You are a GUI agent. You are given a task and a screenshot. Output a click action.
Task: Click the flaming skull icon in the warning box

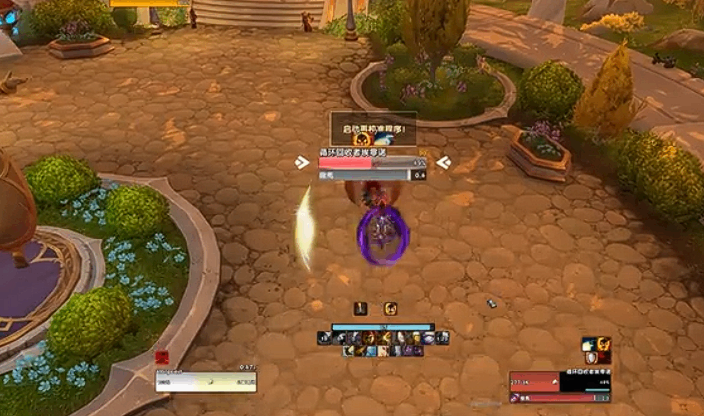[x=363, y=140]
